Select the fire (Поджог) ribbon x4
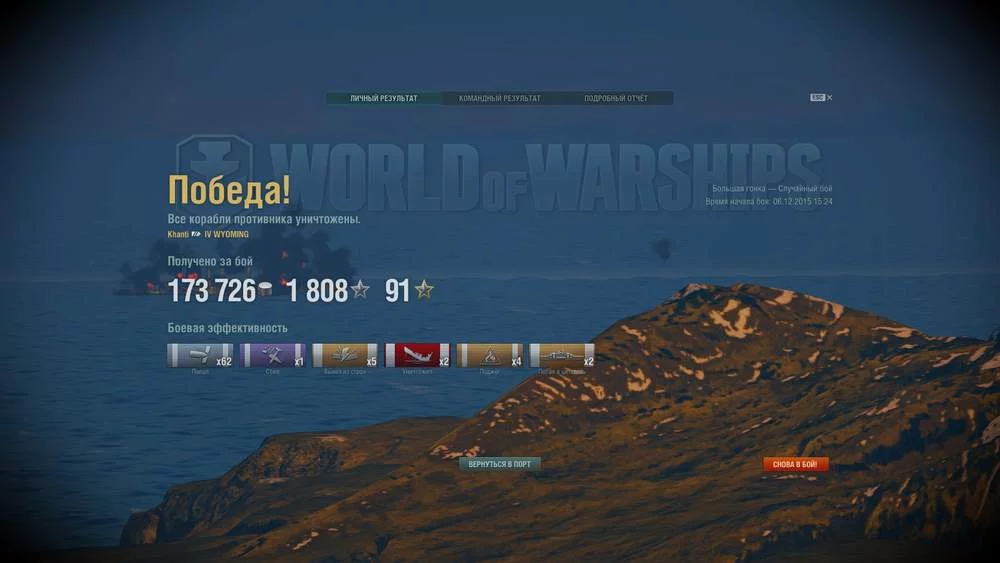 tap(490, 355)
